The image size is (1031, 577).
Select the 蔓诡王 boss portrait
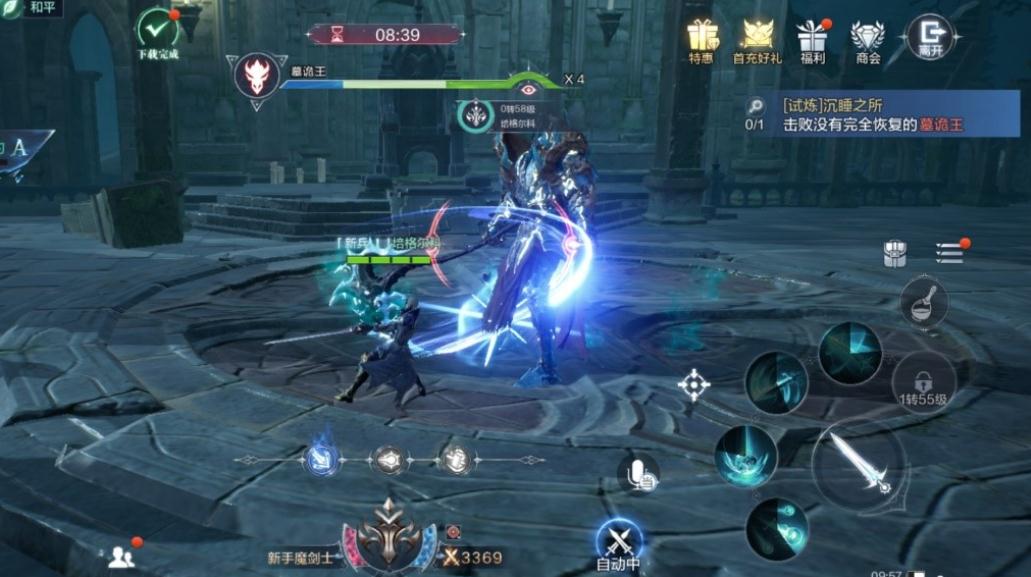pos(257,76)
